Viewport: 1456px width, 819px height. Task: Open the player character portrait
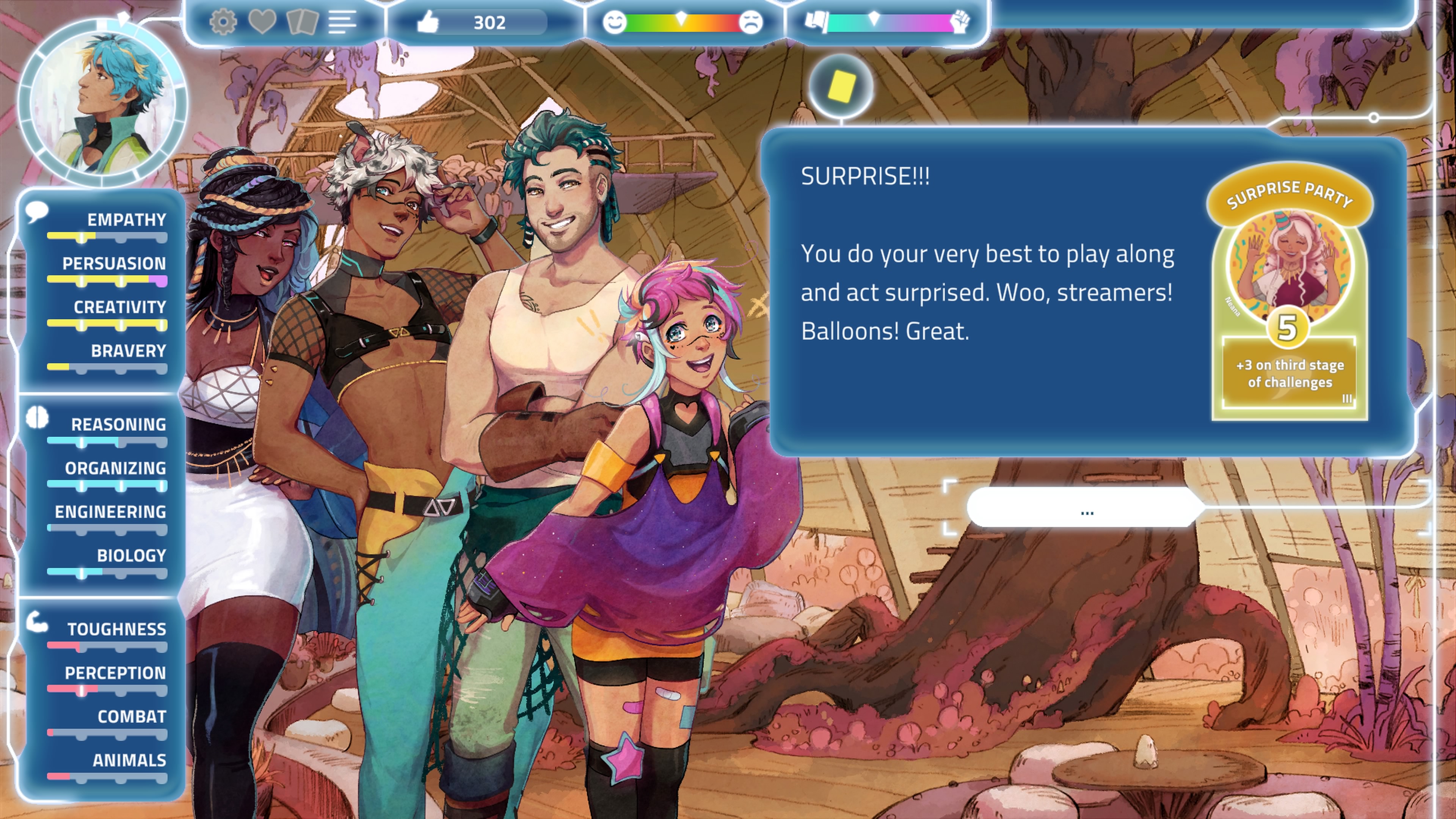[103, 102]
